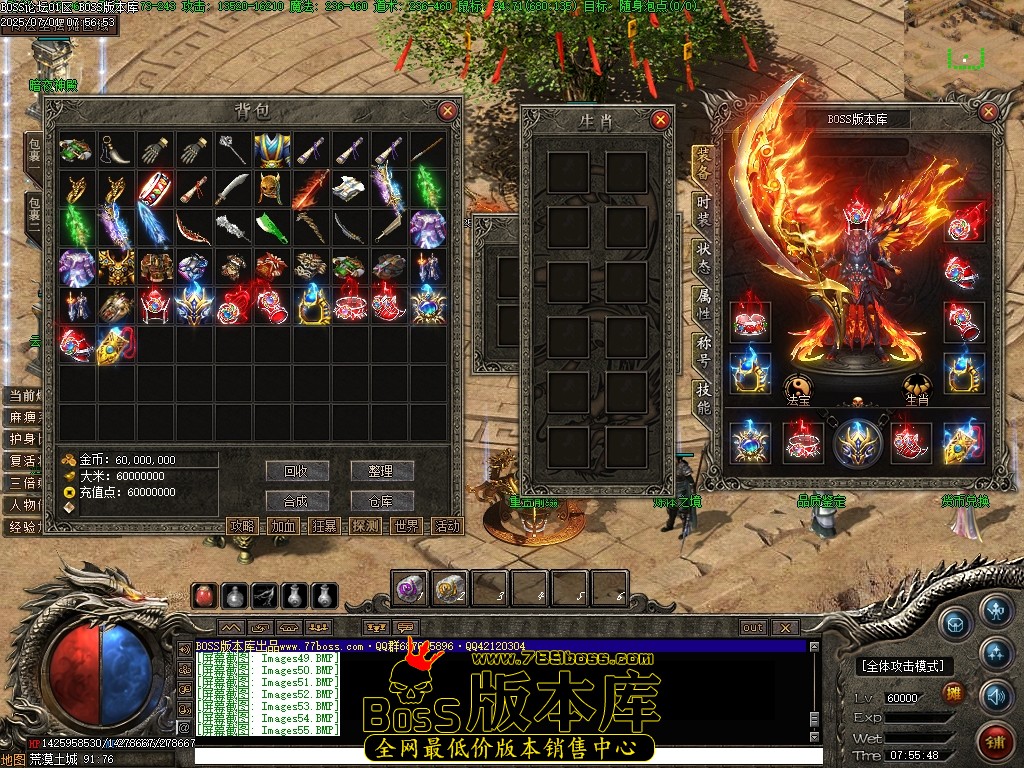The image size is (1024, 768).
Task: Show the 属性 attributes tab
Action: (x=705, y=305)
